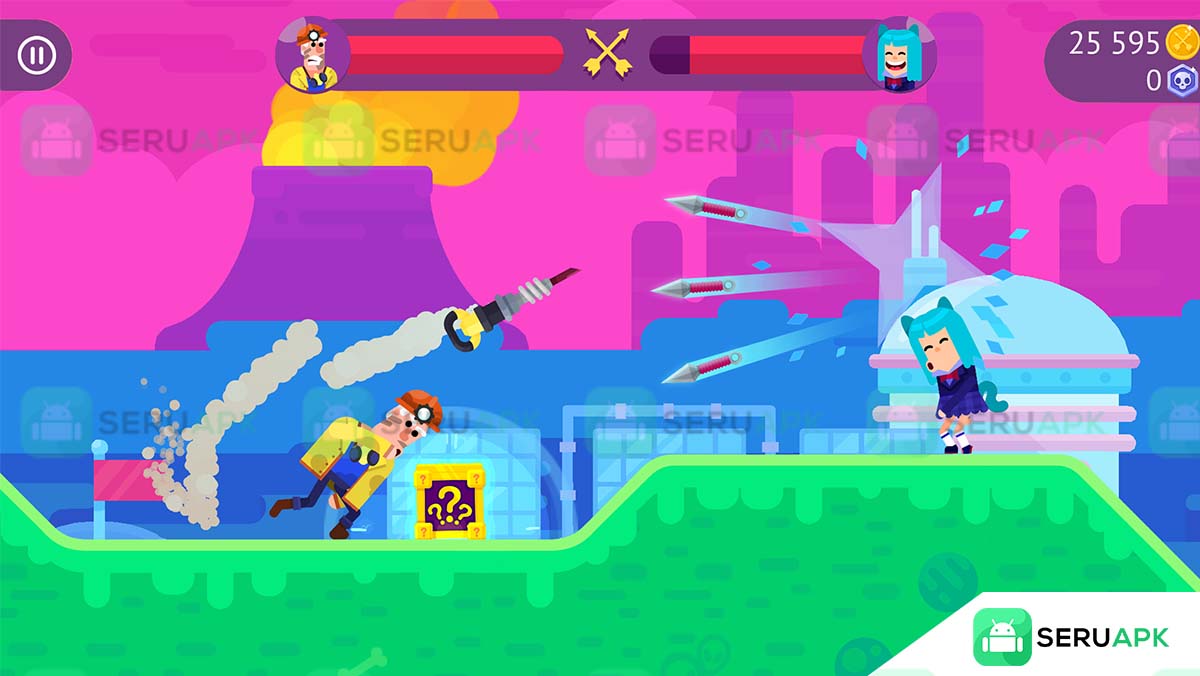Screen dimensions: 1200x676
Task: Click the SERUAPK logo badge
Action: coord(1071,637)
